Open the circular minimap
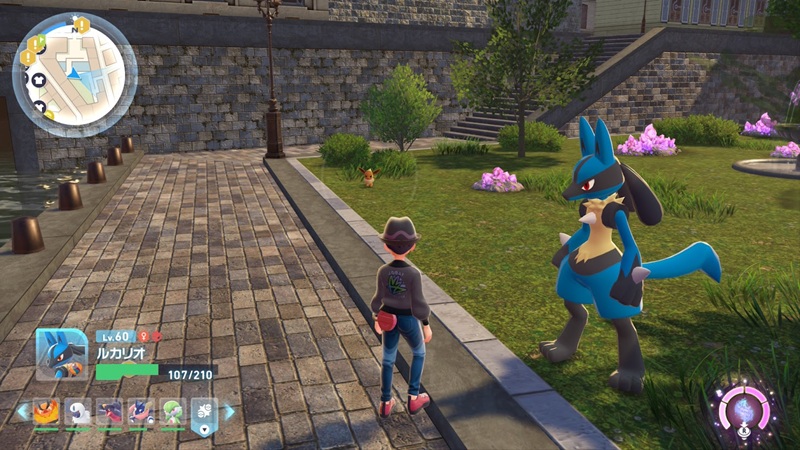The height and width of the screenshot is (450, 800). click(x=75, y=75)
